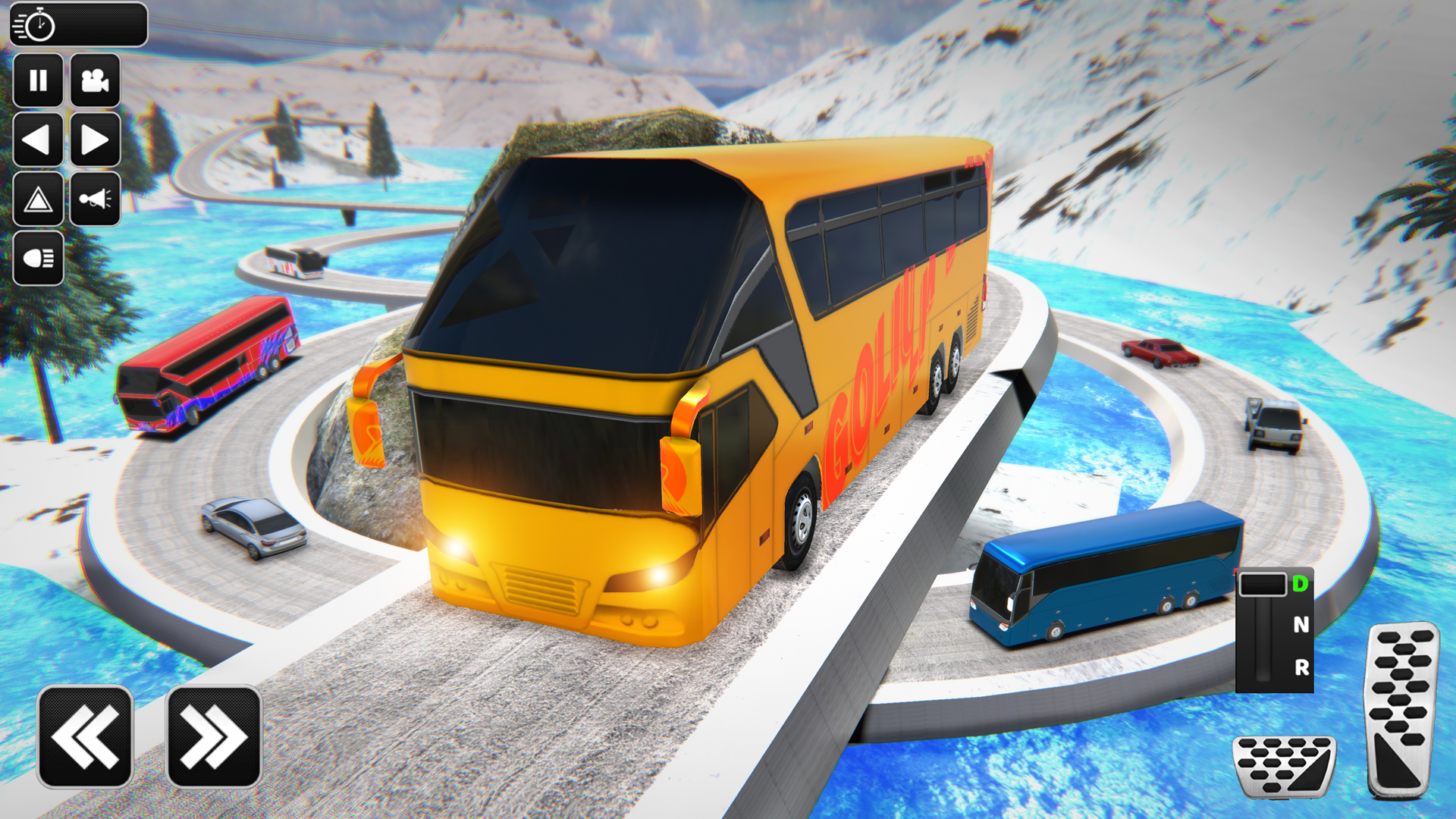Image resolution: width=1456 pixels, height=819 pixels.
Task: Hit the brake pedal
Action: (1283, 766)
